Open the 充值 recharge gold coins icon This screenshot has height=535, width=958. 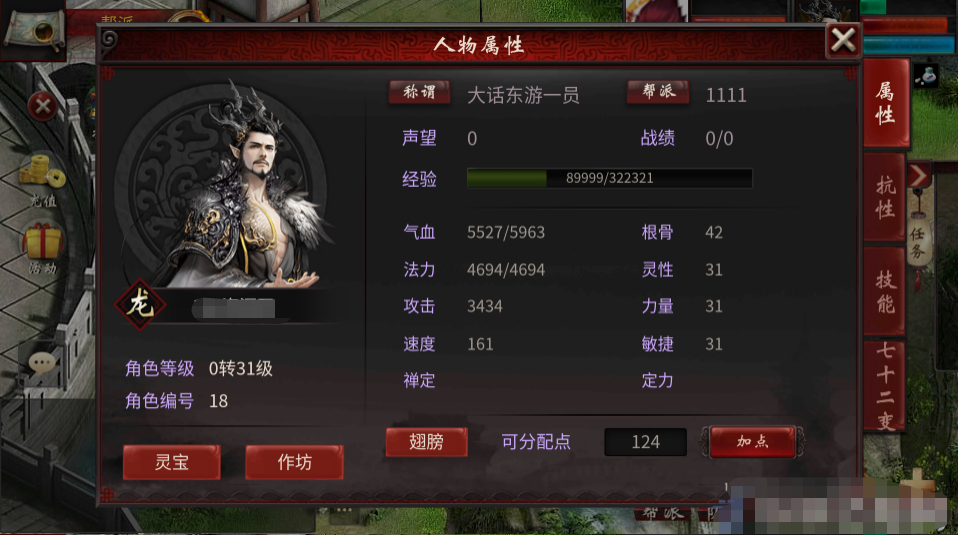point(41,175)
